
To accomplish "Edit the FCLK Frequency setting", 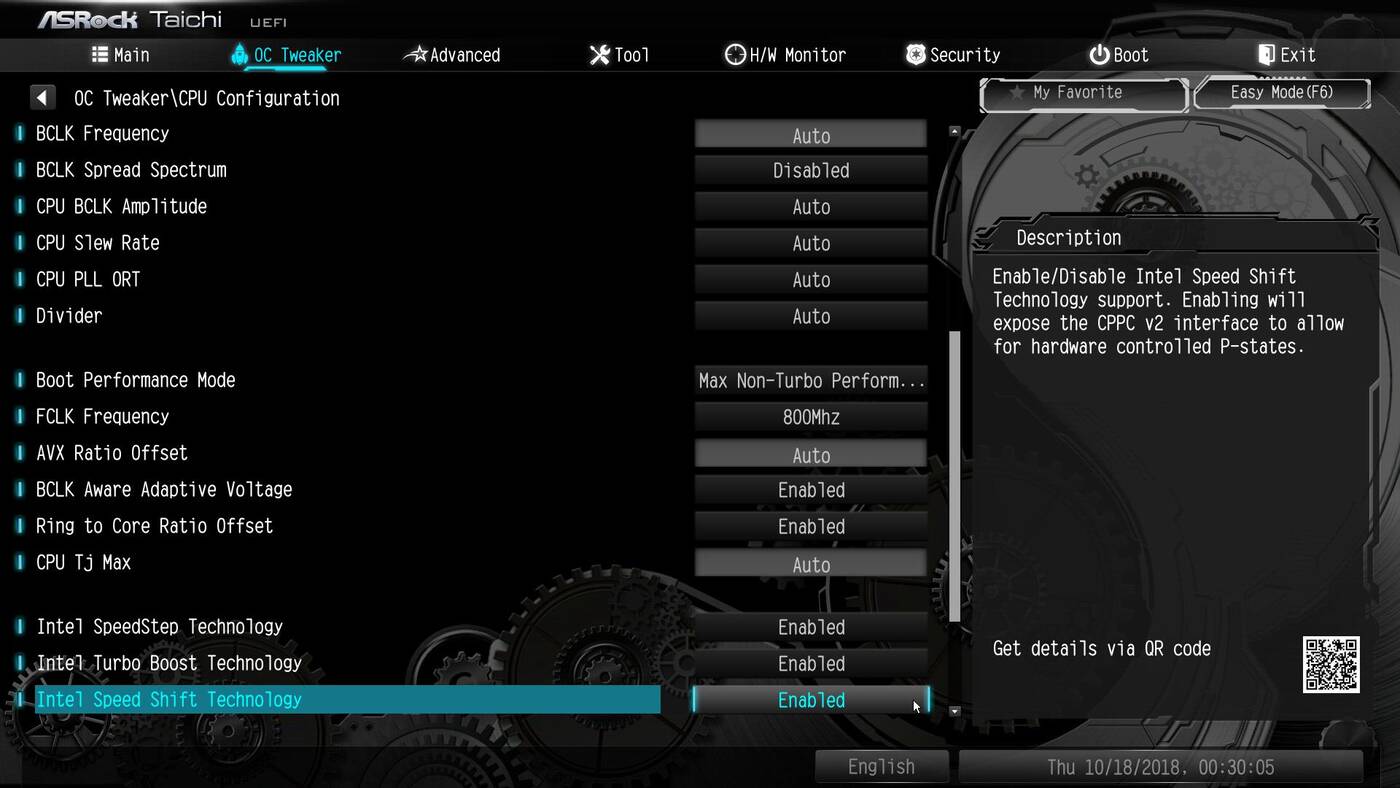I will tap(811, 418).
